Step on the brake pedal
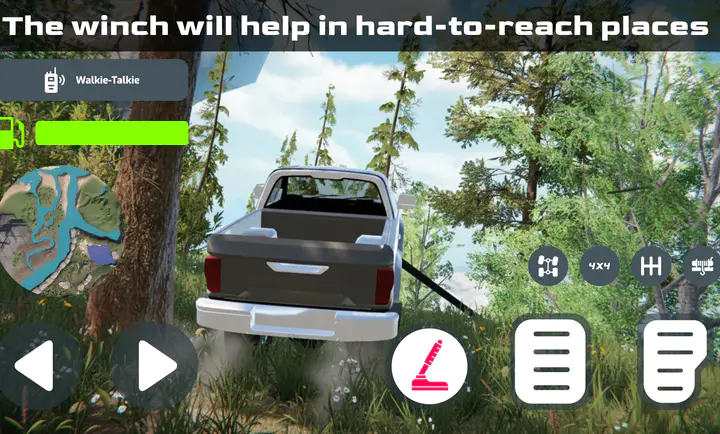This screenshot has width=720, height=434. point(549,362)
